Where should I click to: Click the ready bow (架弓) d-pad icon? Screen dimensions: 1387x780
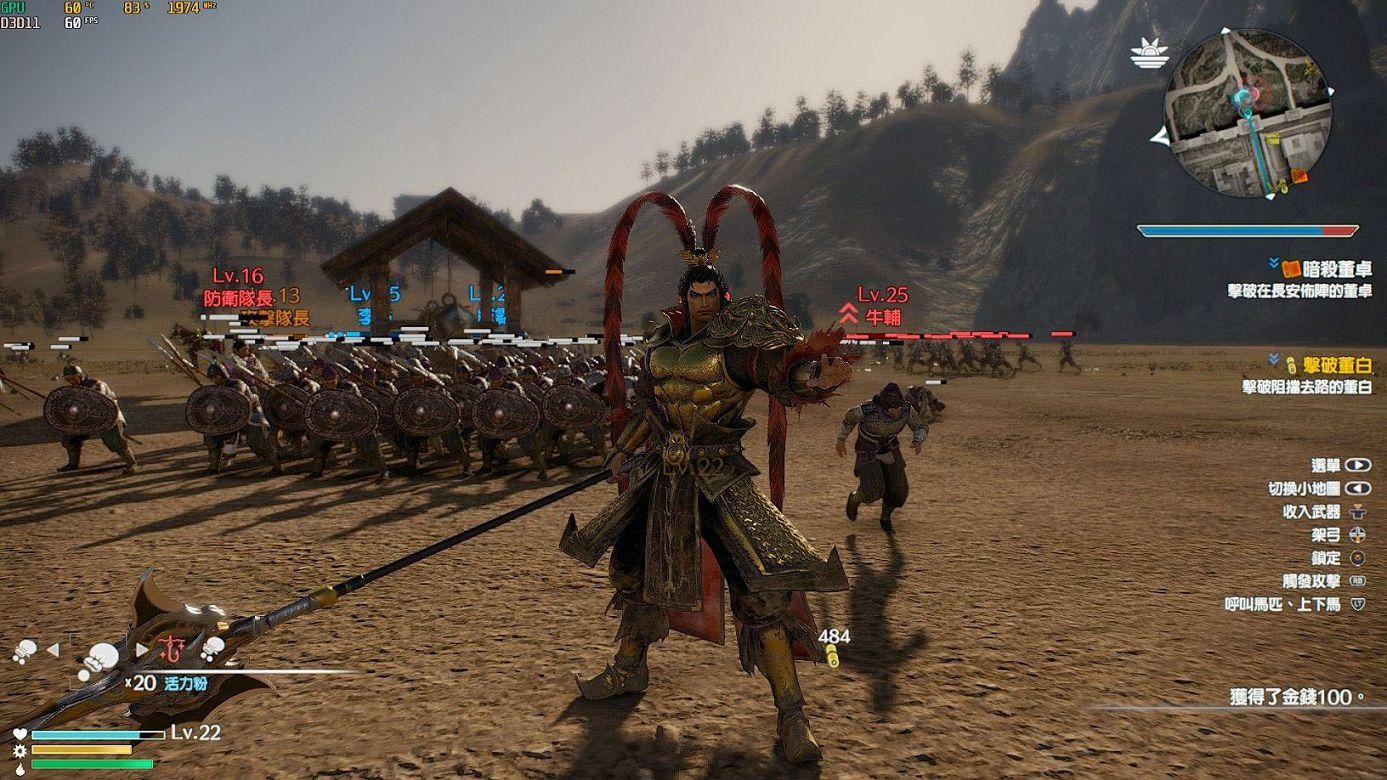pos(1358,535)
